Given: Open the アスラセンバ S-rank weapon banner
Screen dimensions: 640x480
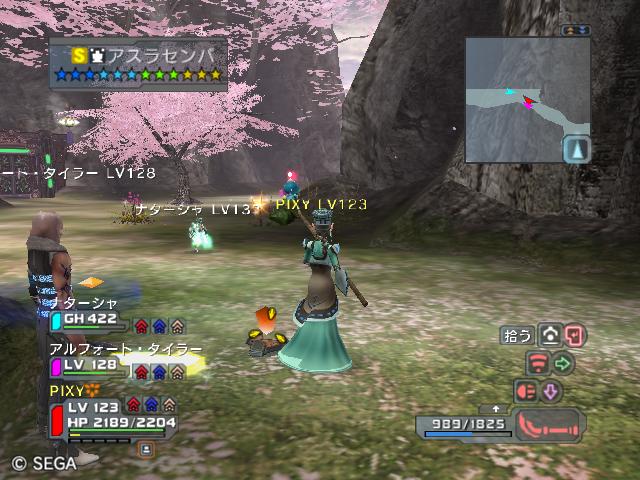Looking at the screenshot, I should coord(138,62).
